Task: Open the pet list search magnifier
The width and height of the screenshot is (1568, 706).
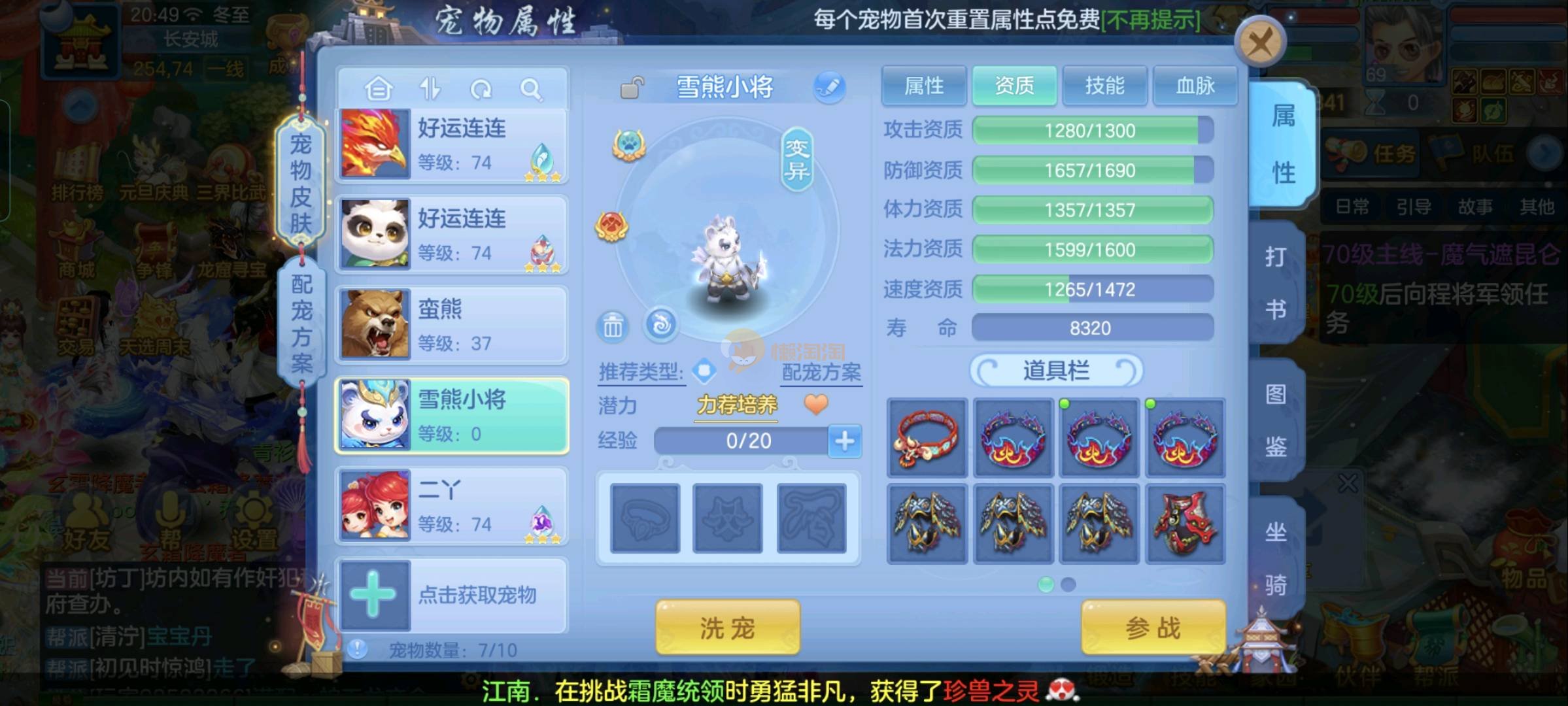Action: point(531,89)
